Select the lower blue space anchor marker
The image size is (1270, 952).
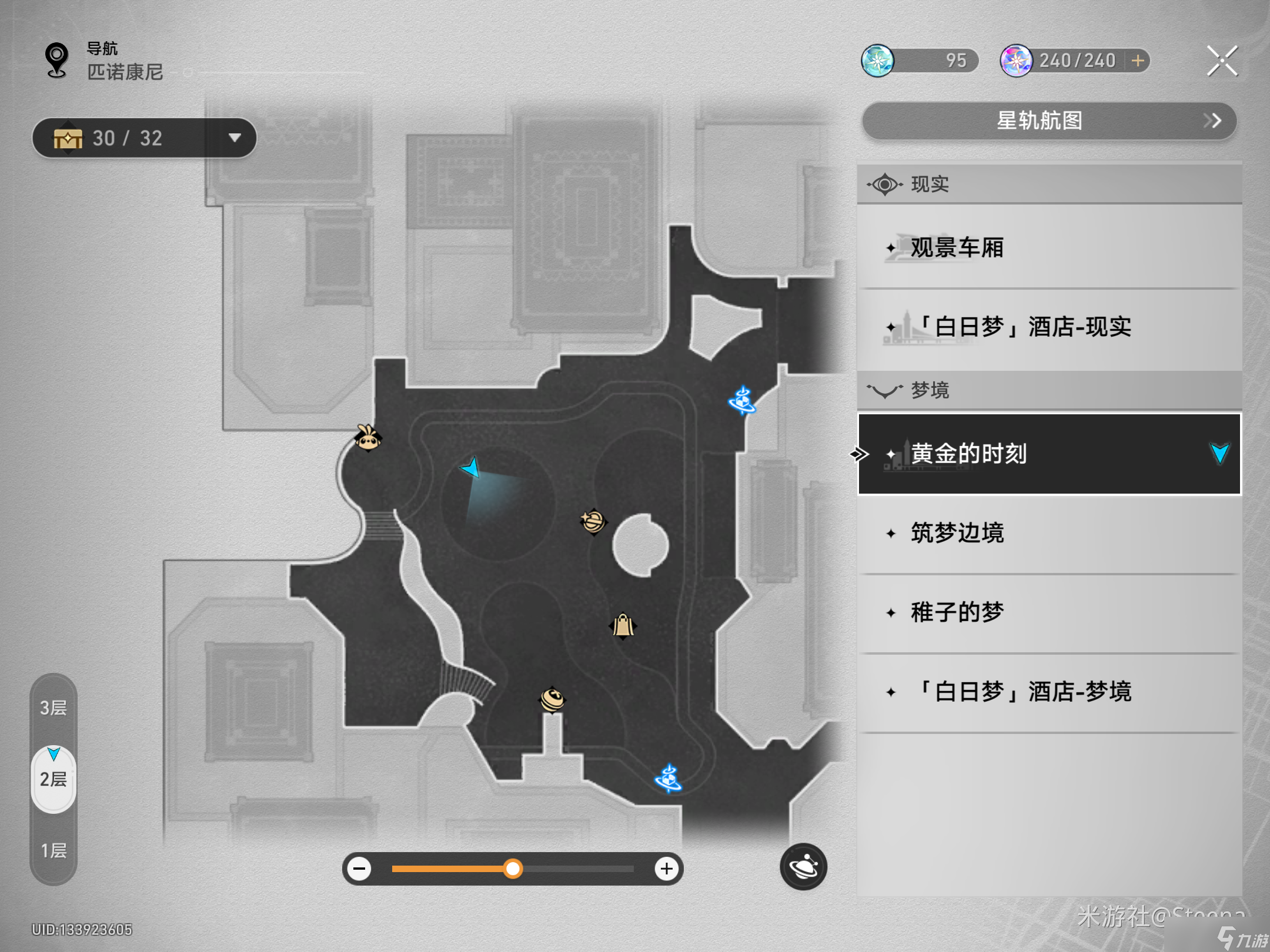(669, 779)
